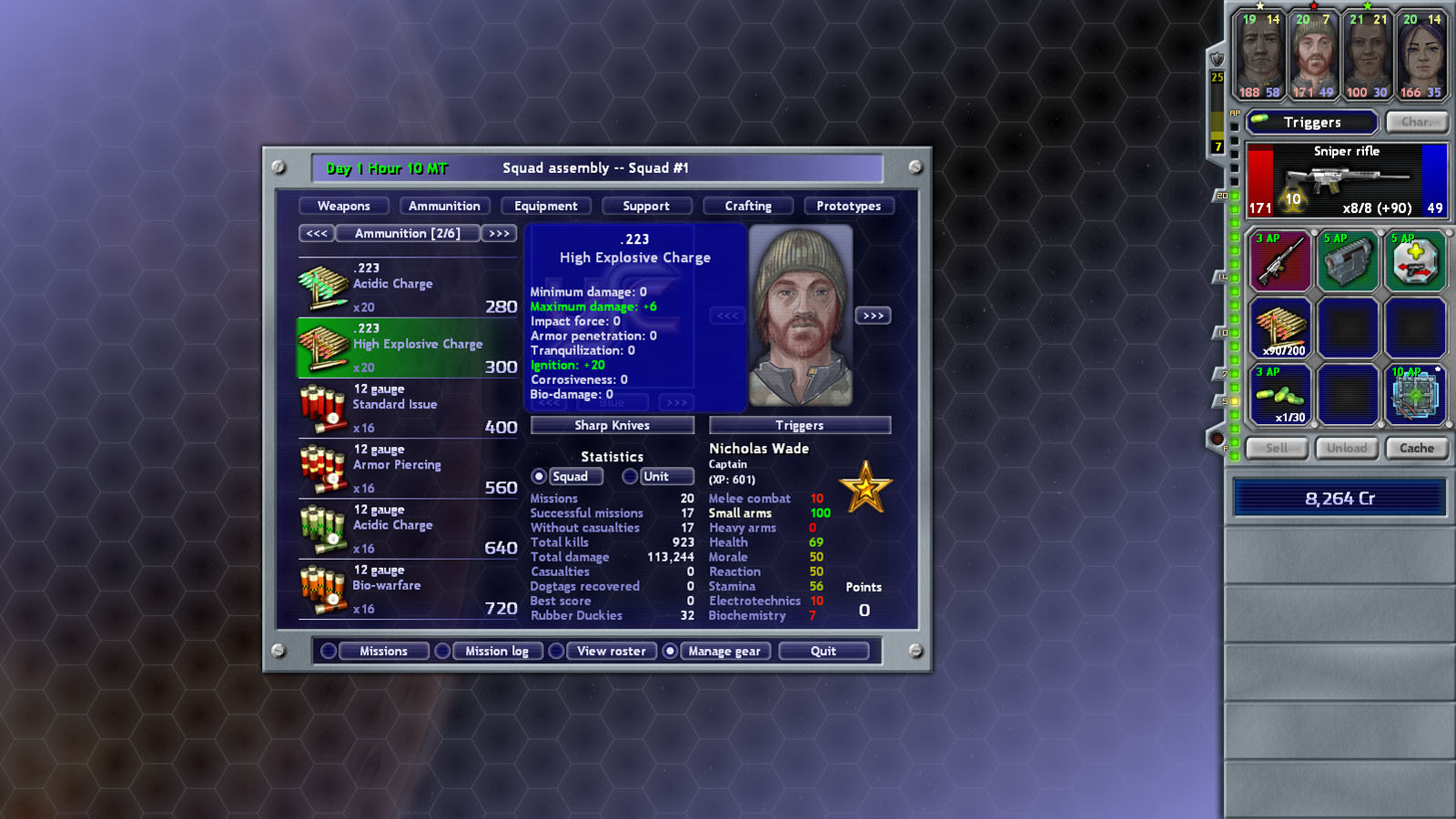Click the swap weapon hands icon
The image size is (1456, 819).
click(1416, 262)
